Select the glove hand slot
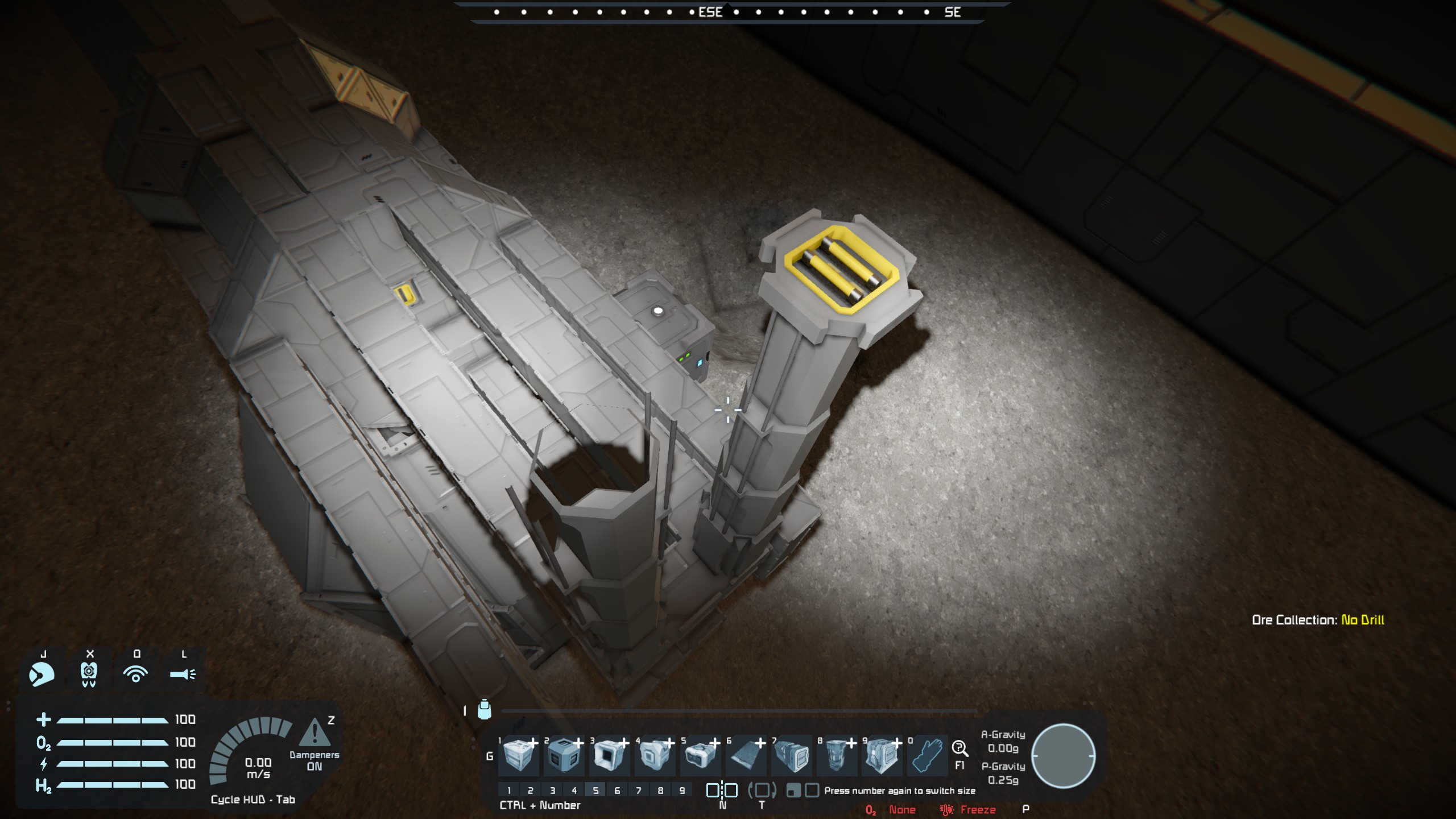1456x819 pixels. (928, 756)
